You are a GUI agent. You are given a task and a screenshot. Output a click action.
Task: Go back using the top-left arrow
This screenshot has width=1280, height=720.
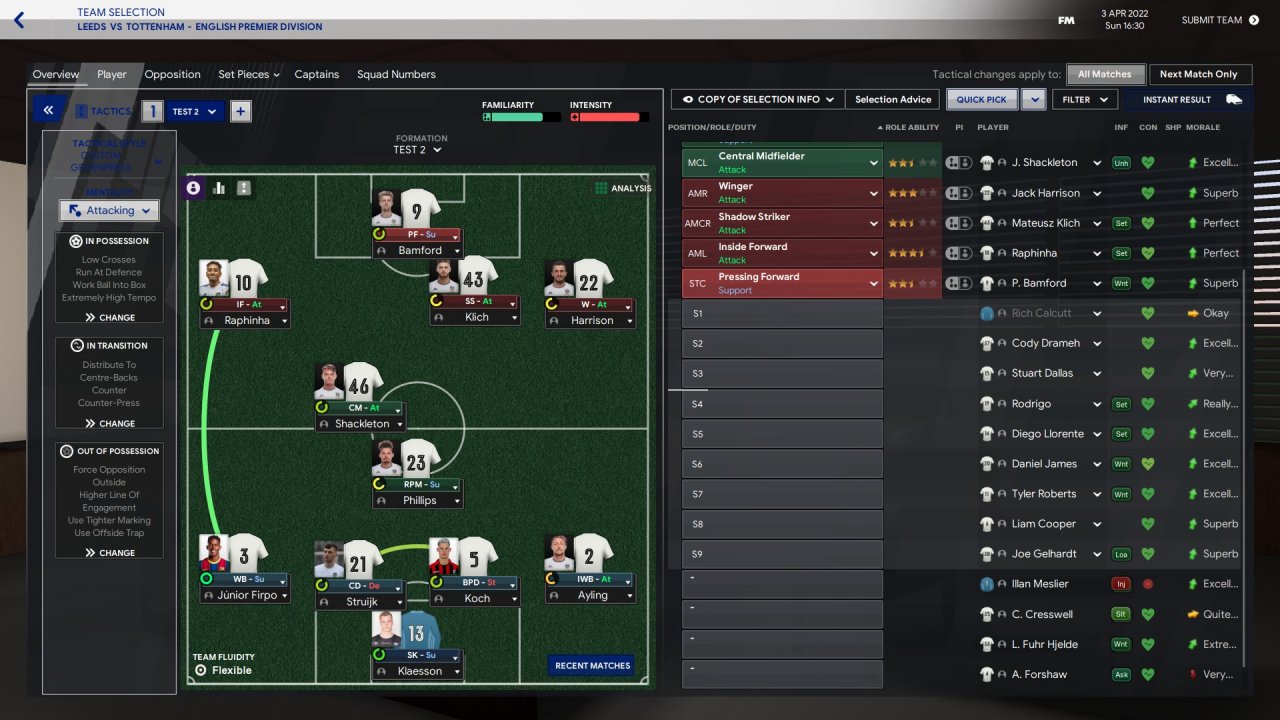pyautogui.click(x=19, y=20)
